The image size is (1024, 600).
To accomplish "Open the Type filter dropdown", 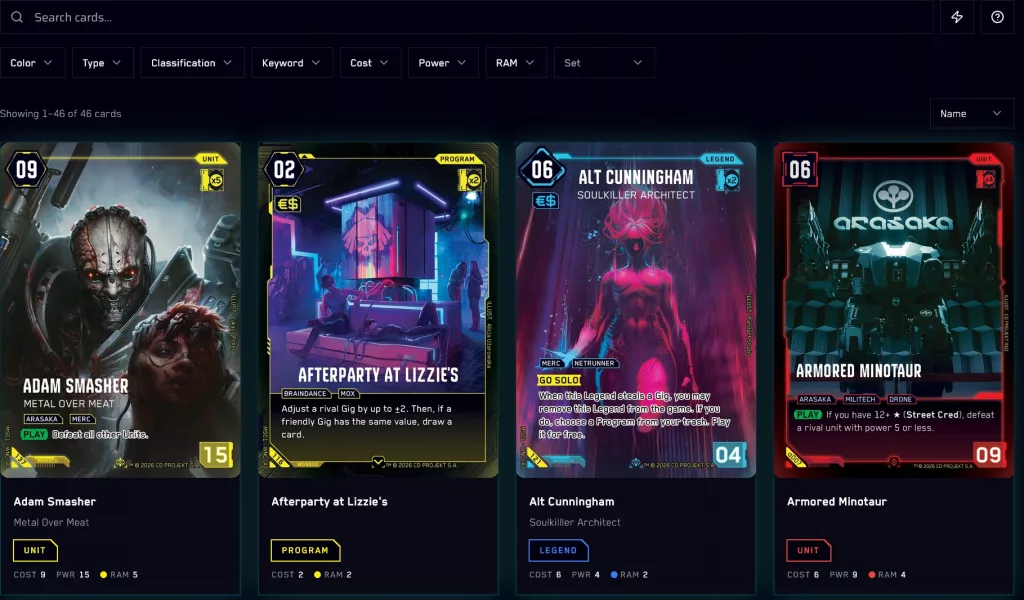I will tap(103, 63).
